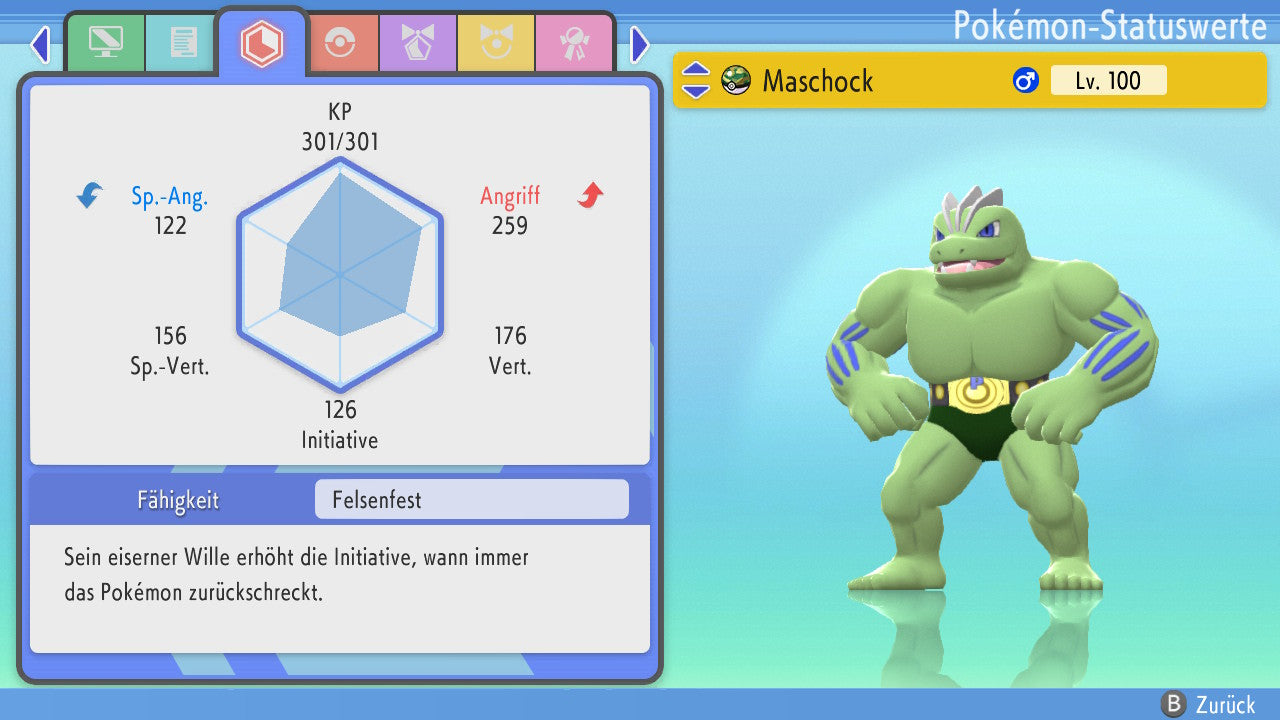Select the Felsenfest ability field
Screen dimensions: 1280x720
[471, 499]
